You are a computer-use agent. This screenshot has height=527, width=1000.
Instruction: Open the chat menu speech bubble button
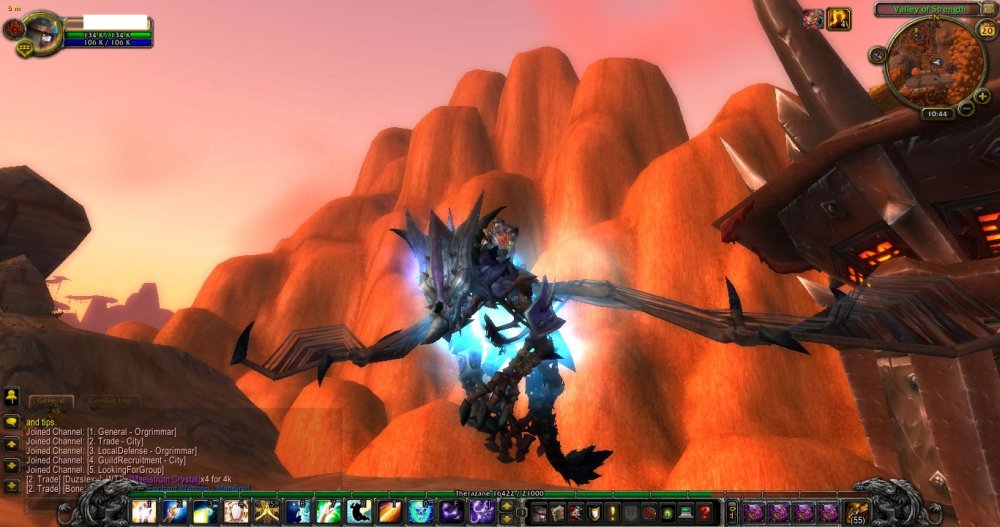coord(12,422)
